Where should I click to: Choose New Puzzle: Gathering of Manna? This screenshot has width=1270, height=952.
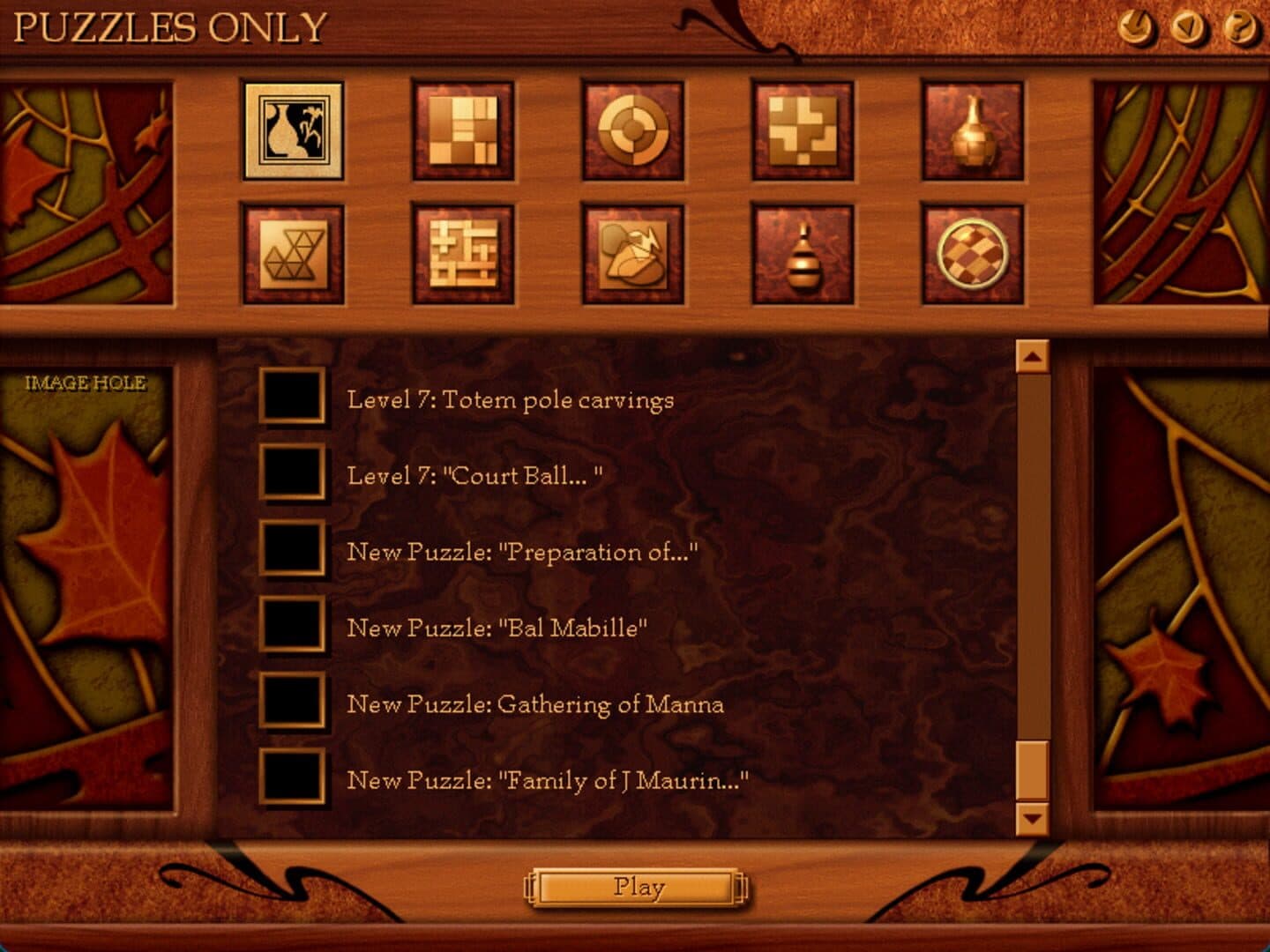pyautogui.click(x=535, y=704)
